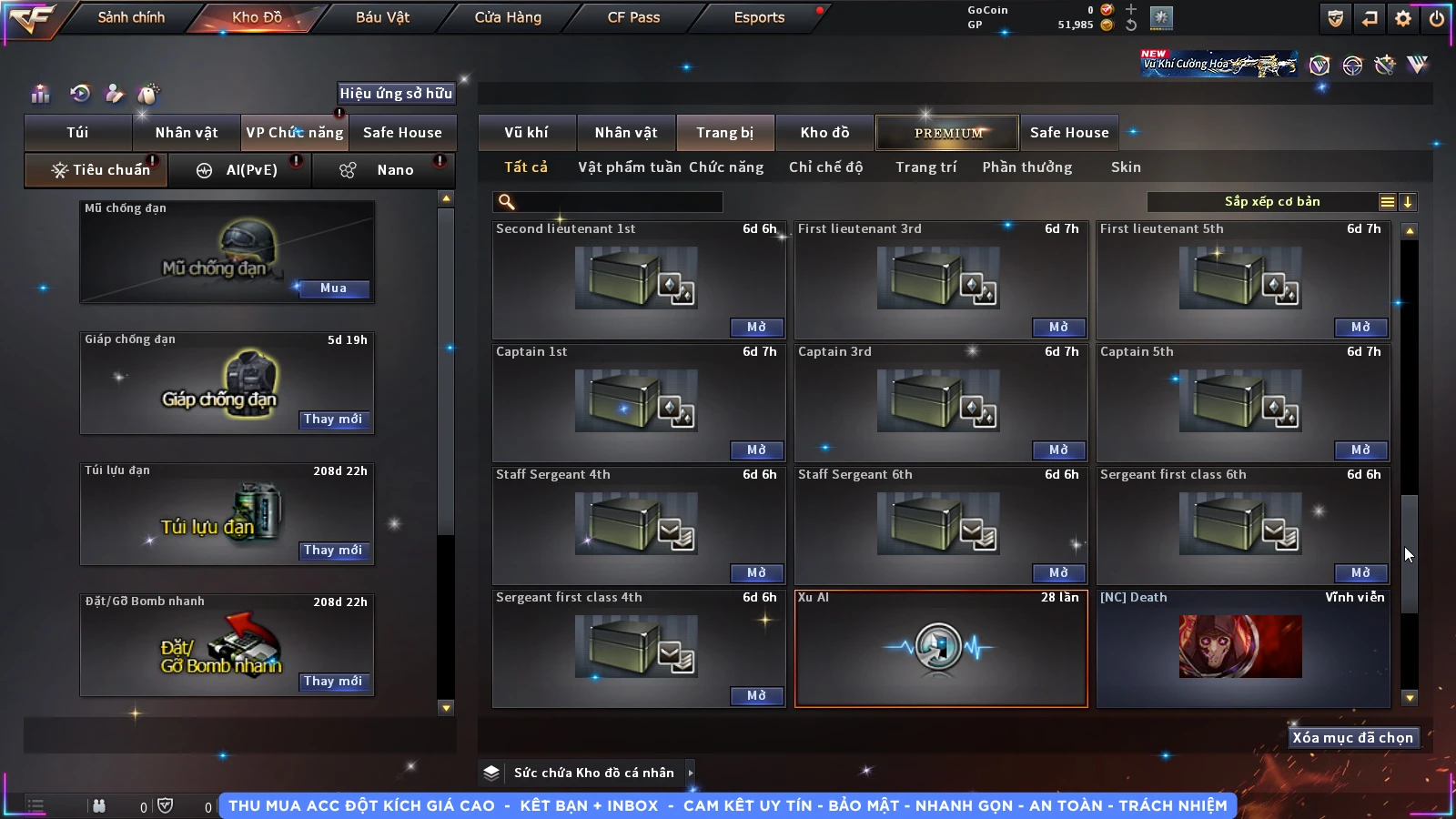Switch to the PREMIUM category tab
Viewport: 1456px width, 819px height.
[x=947, y=133]
